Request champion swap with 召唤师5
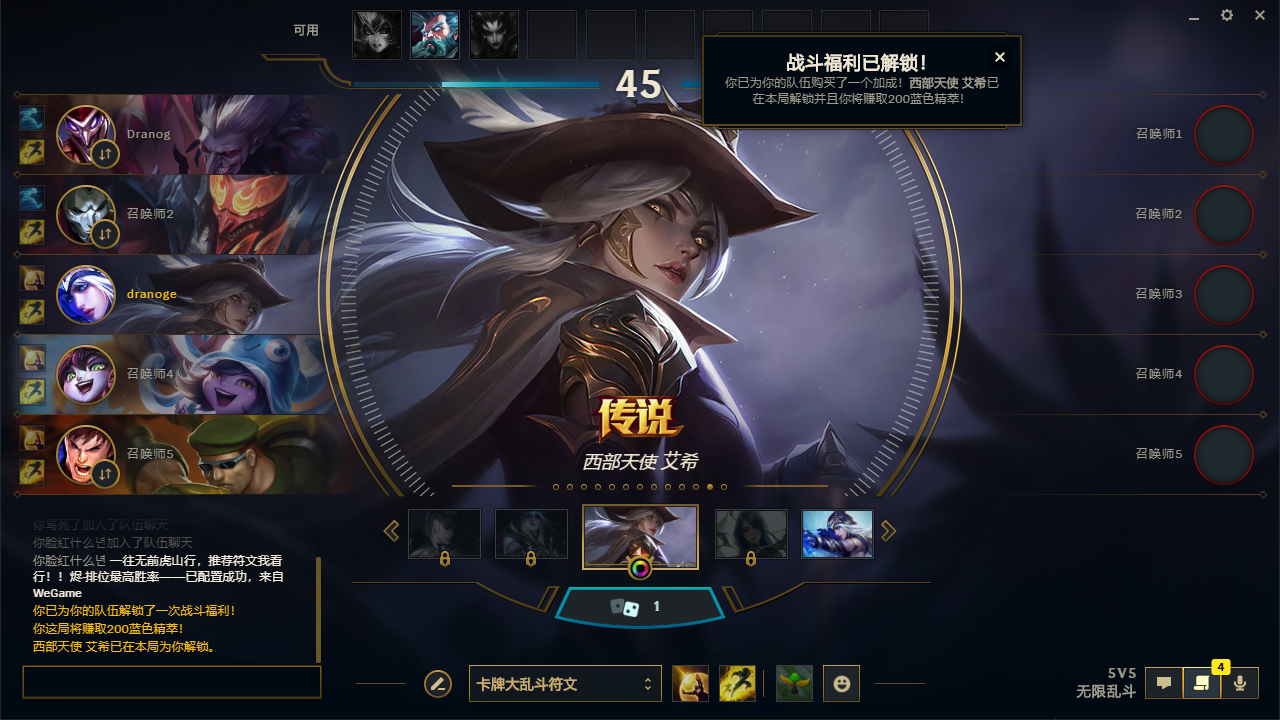This screenshot has height=720, width=1280. click(x=105, y=474)
